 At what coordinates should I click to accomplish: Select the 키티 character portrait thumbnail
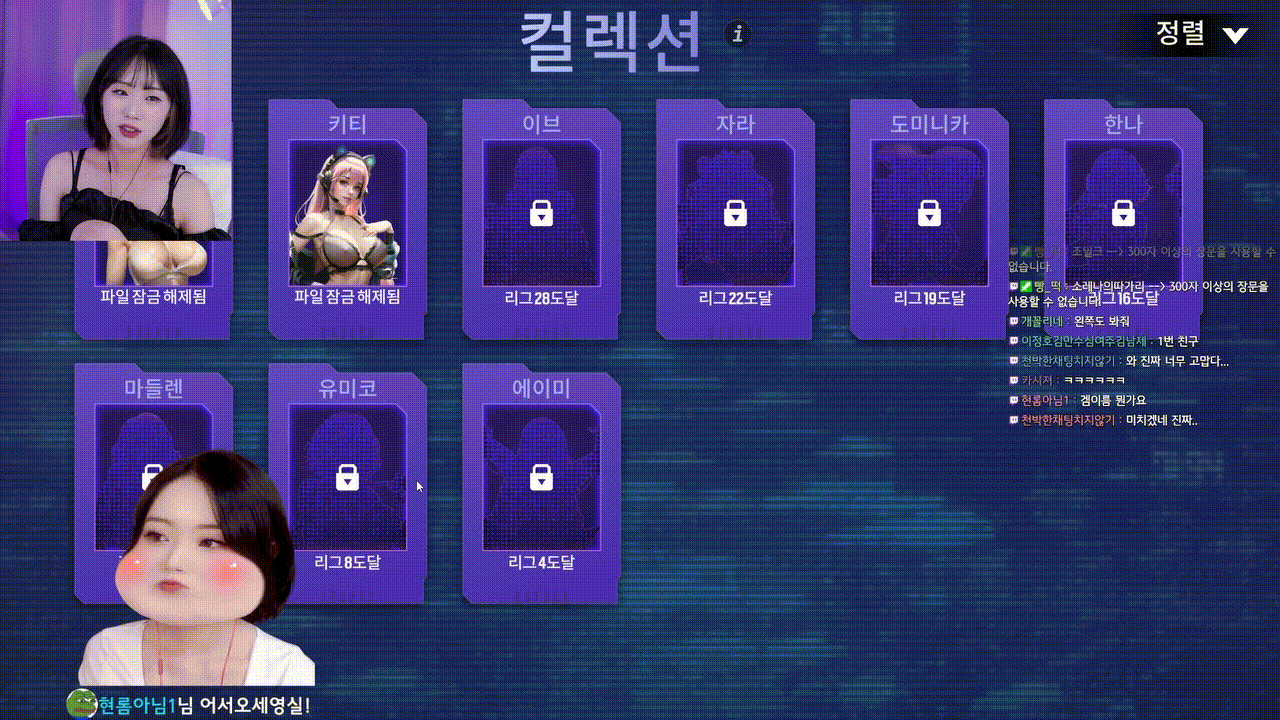coord(347,215)
